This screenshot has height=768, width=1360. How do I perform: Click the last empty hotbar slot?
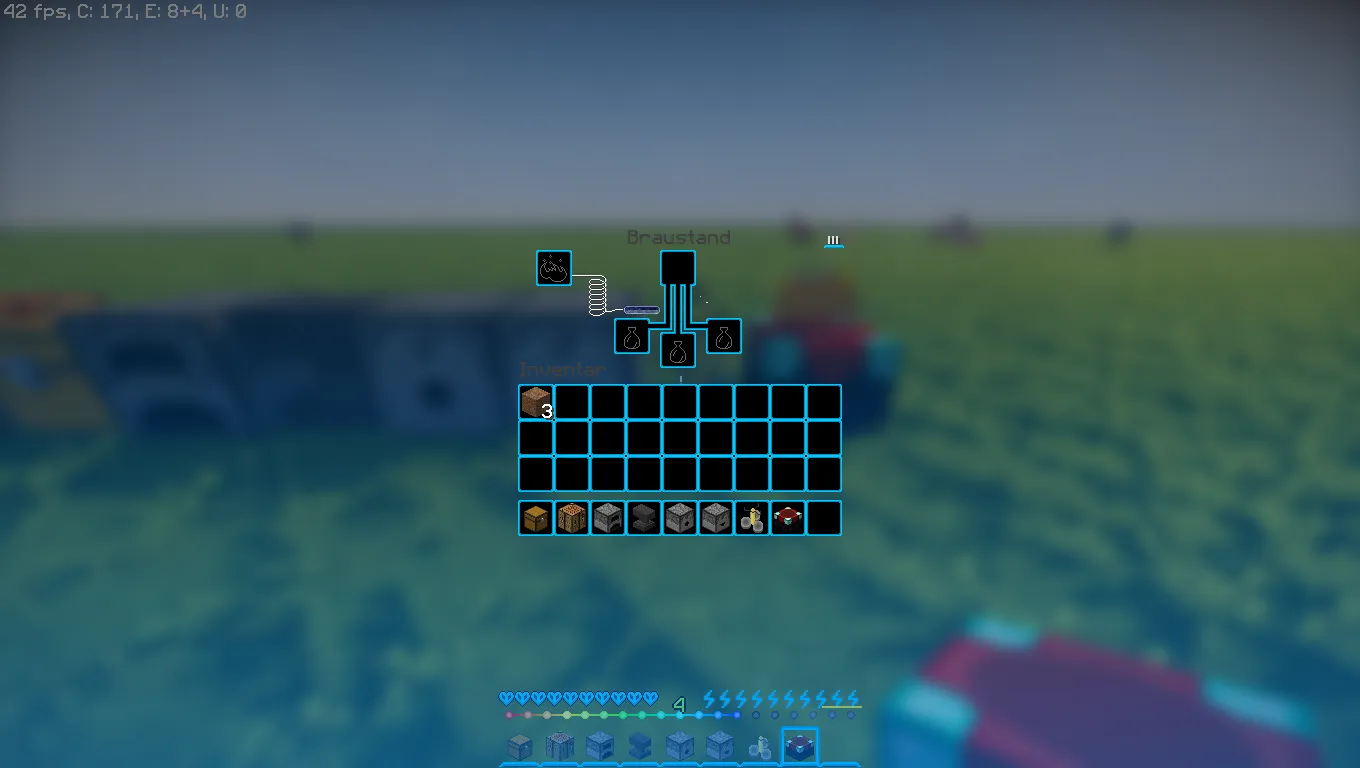click(824, 517)
